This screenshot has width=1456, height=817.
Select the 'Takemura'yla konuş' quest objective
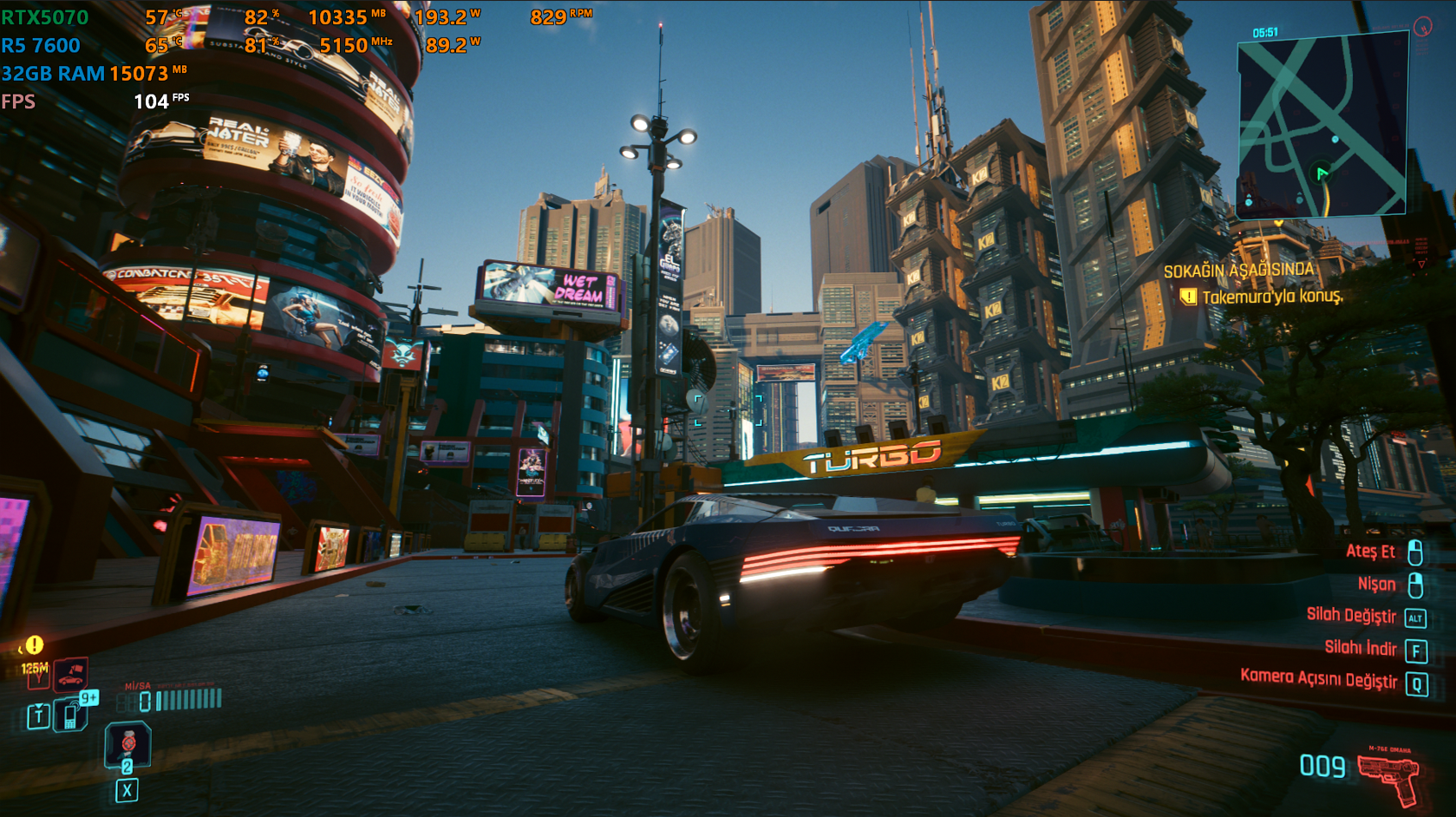[x=1271, y=297]
